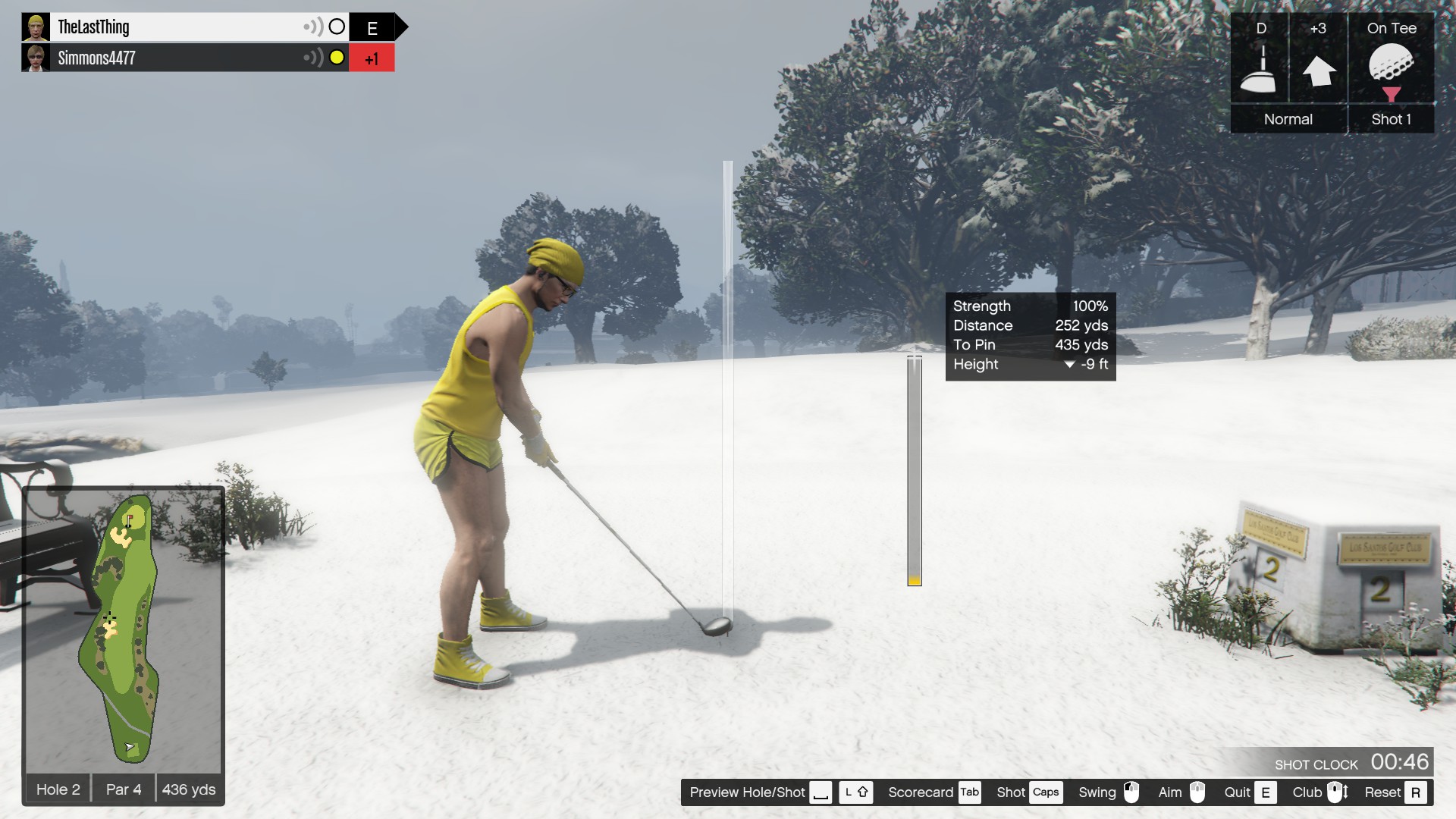Click the Scorecard option in bottom bar
The width and height of the screenshot is (1456, 819).
[x=934, y=792]
